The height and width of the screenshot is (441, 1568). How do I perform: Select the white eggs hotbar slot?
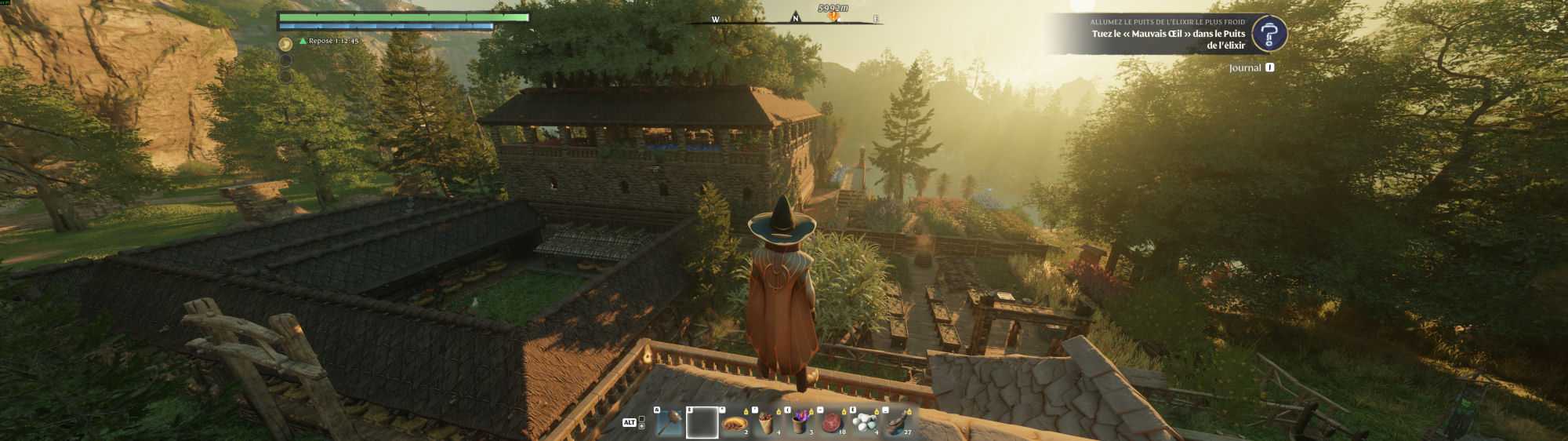866,424
